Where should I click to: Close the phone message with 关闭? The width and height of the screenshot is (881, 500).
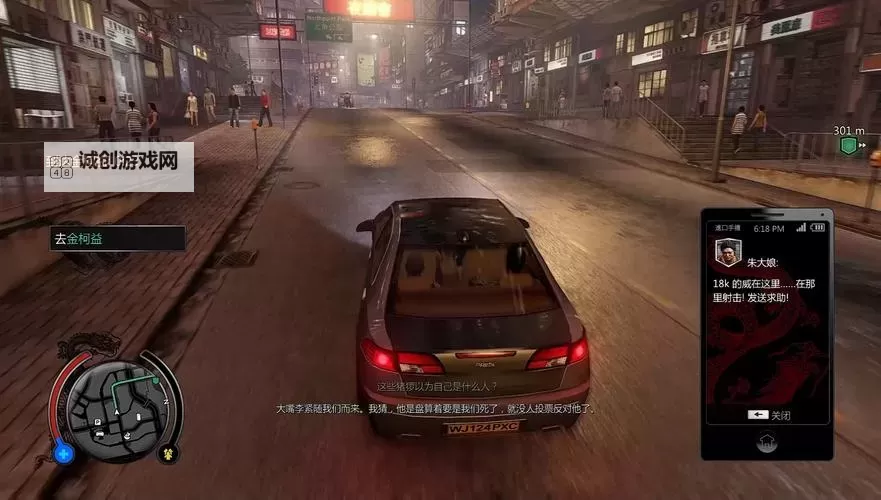(768, 415)
